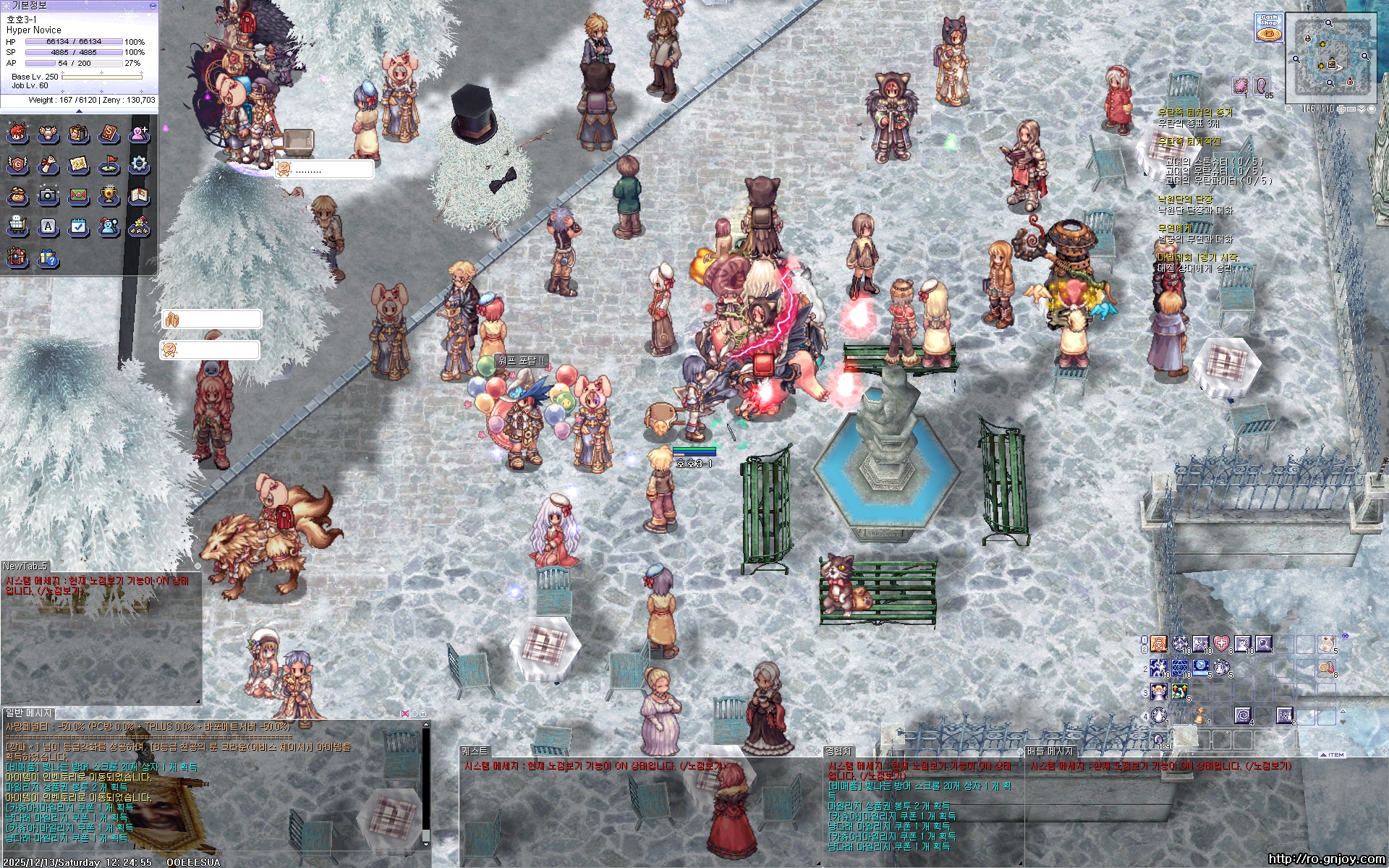Open the camera screenshot menu icon
This screenshot has width=1389, height=868.
point(48,195)
